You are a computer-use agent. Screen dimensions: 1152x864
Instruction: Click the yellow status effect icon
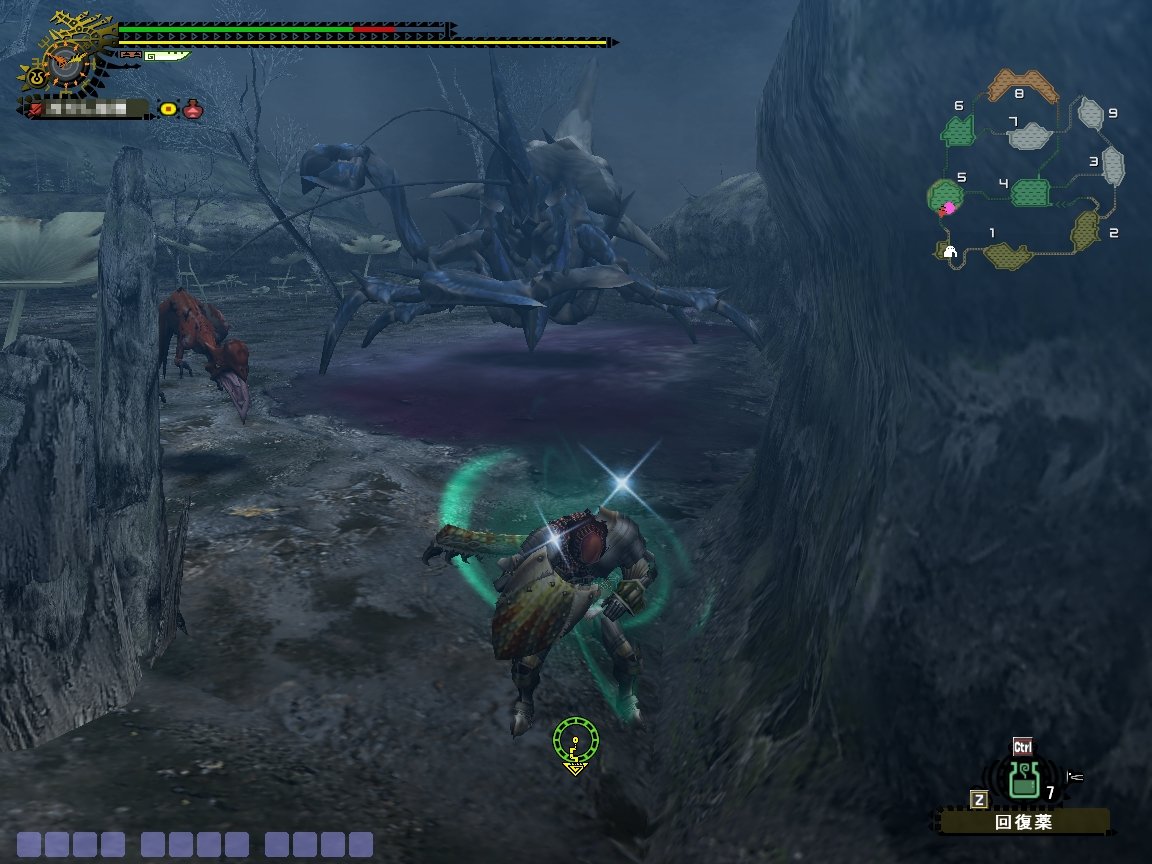(x=168, y=108)
